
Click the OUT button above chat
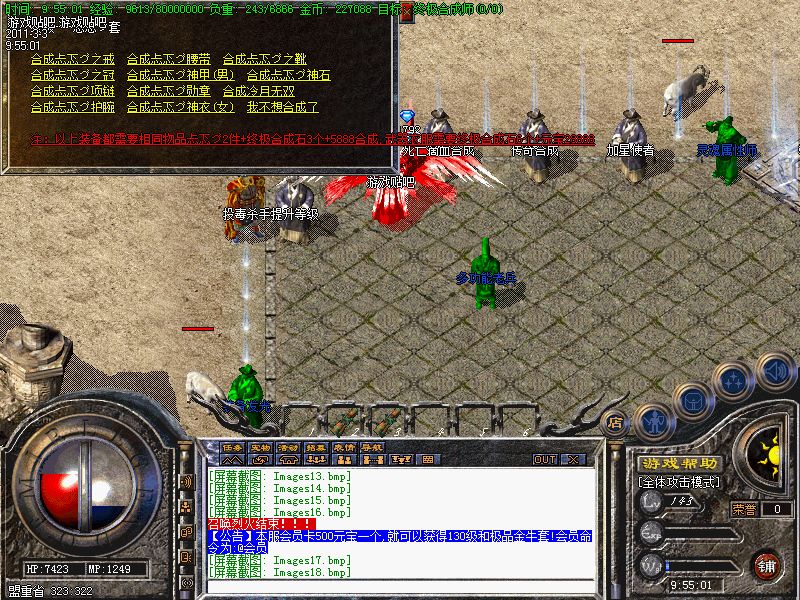545,459
